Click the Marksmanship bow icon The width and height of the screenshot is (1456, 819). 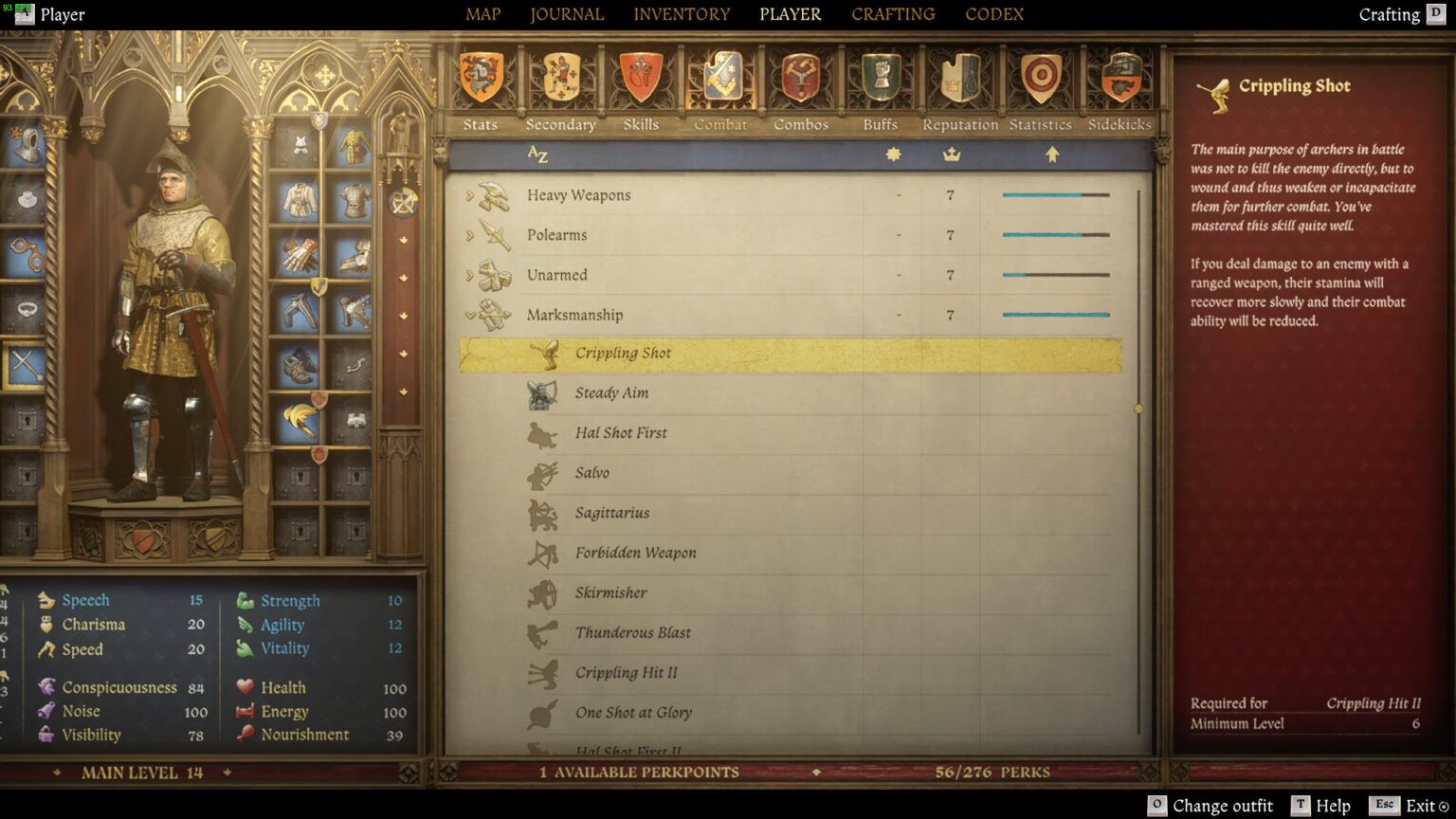[x=494, y=315]
